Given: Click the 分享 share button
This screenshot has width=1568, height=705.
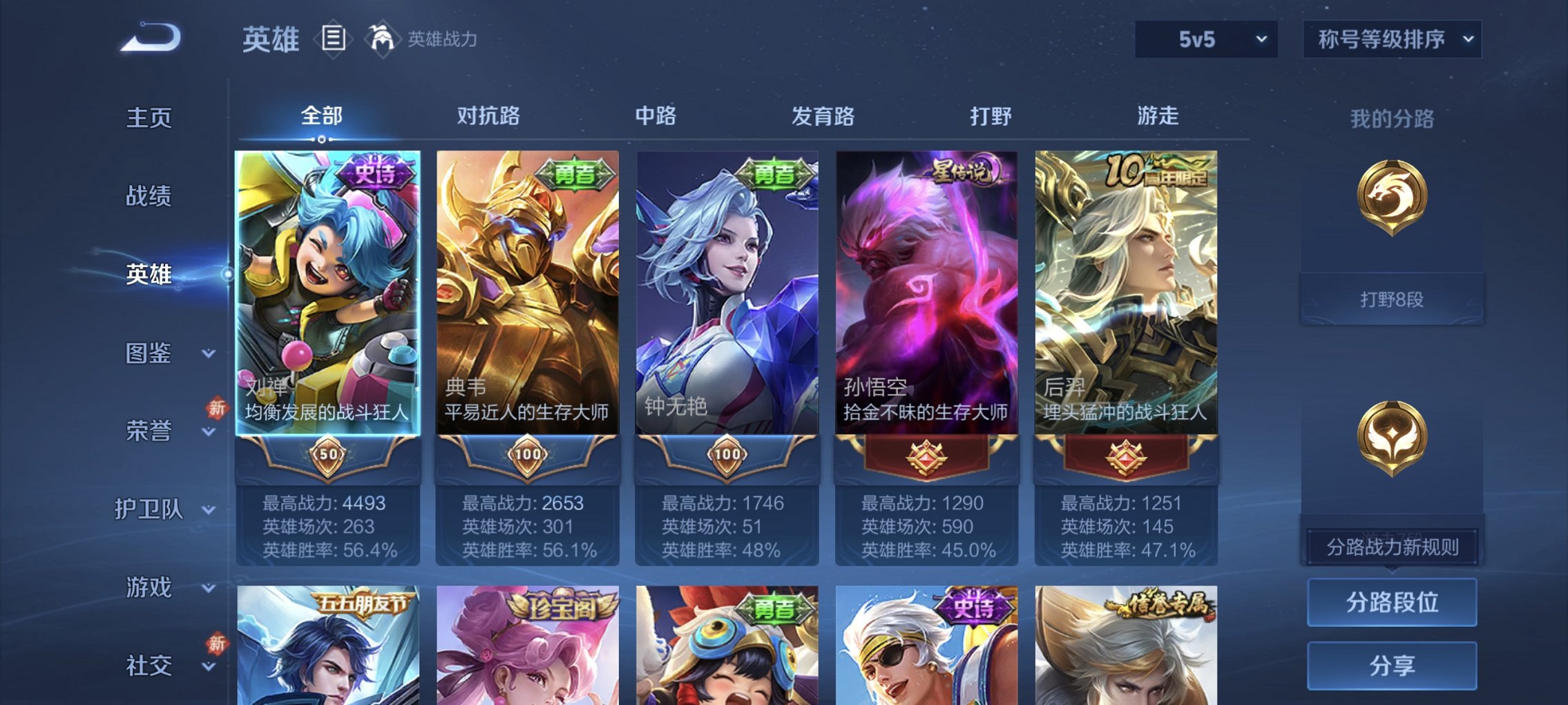Looking at the screenshot, I should [1392, 665].
